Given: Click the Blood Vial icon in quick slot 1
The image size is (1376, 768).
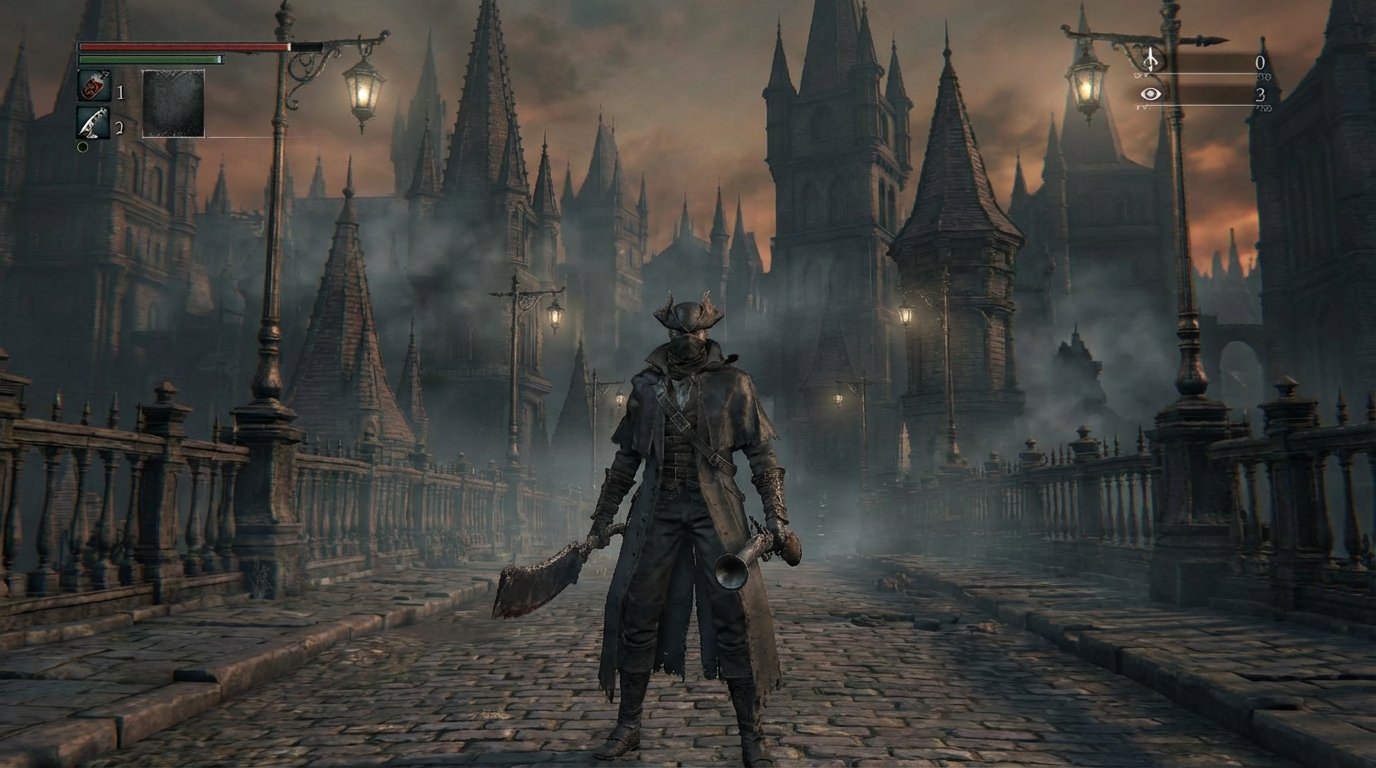Looking at the screenshot, I should click(x=94, y=85).
